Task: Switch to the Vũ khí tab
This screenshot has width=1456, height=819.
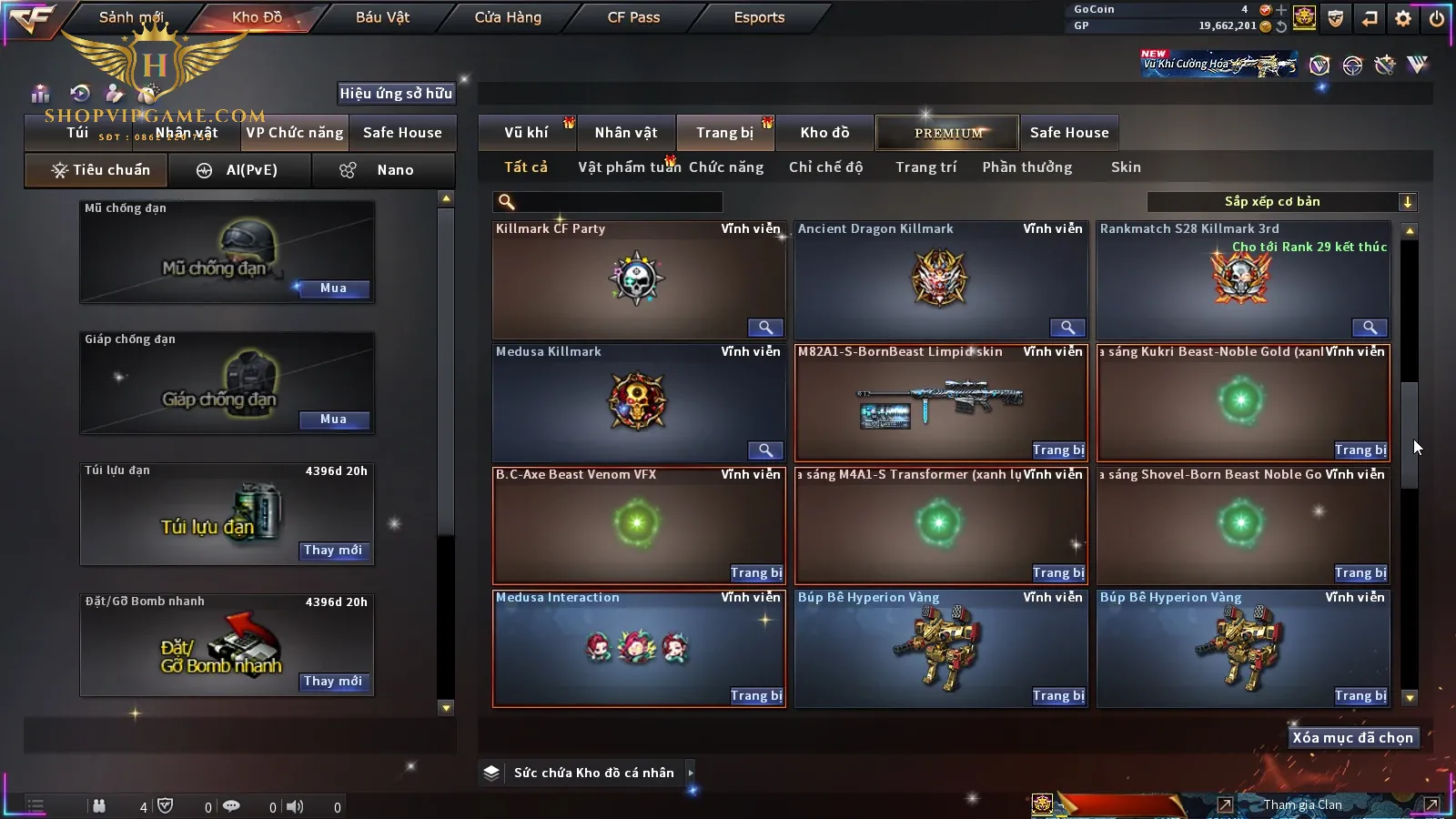Action: 526,133
